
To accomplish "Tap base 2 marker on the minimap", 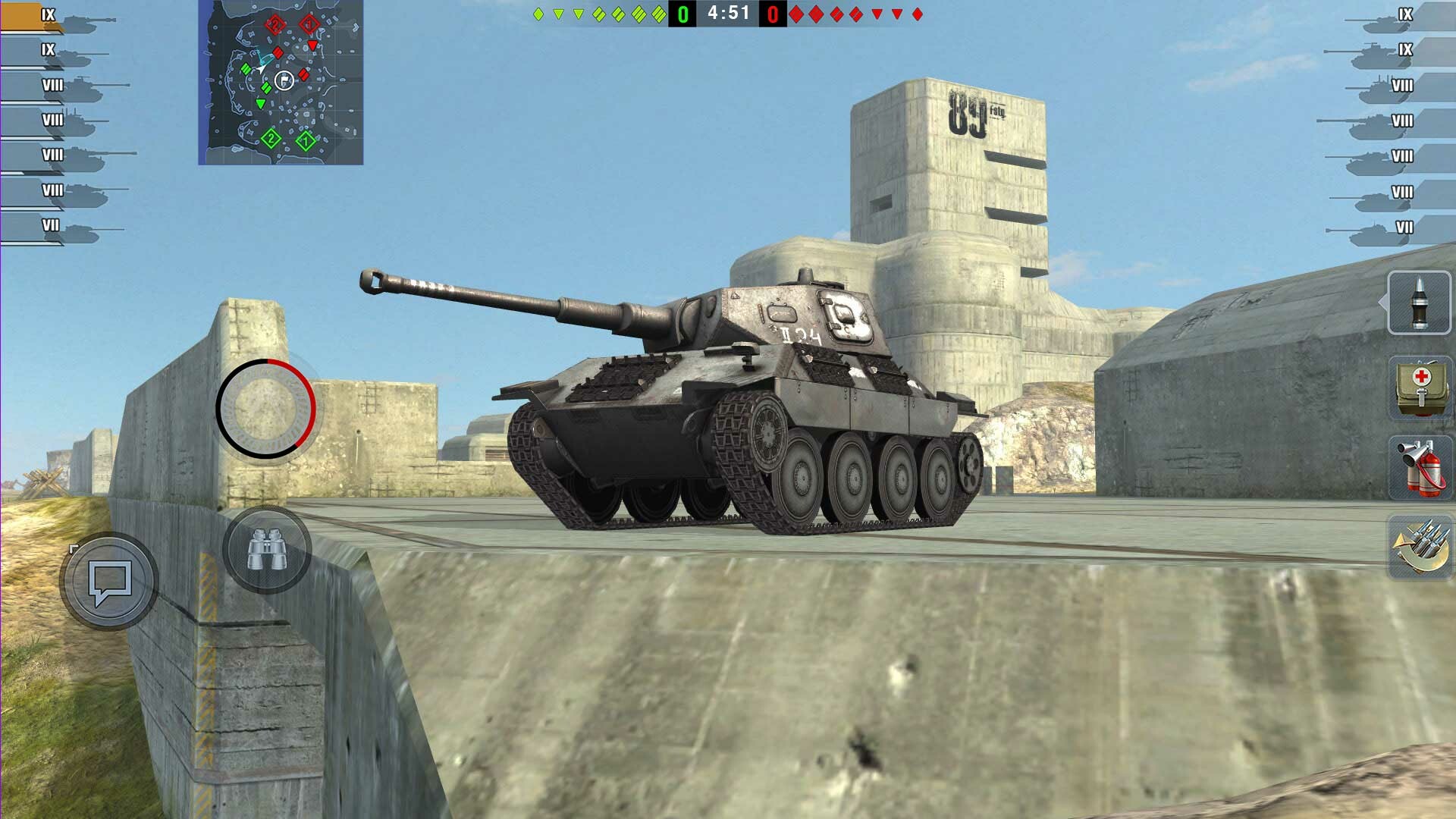I will click(269, 140).
